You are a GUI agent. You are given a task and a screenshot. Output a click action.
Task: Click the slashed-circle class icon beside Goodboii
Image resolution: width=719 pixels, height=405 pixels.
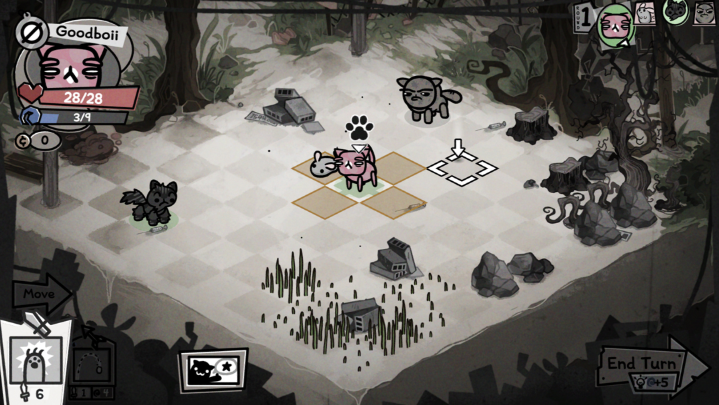click(30, 32)
